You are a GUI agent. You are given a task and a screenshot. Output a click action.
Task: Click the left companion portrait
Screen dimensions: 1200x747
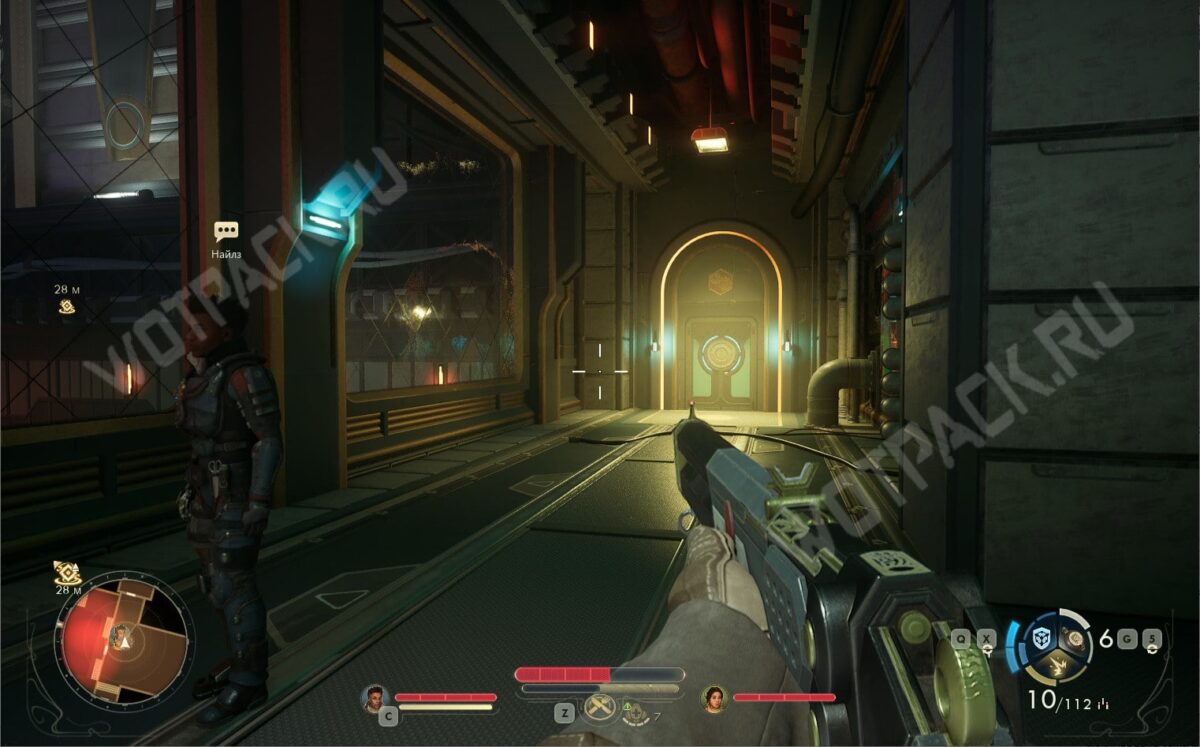tap(375, 697)
